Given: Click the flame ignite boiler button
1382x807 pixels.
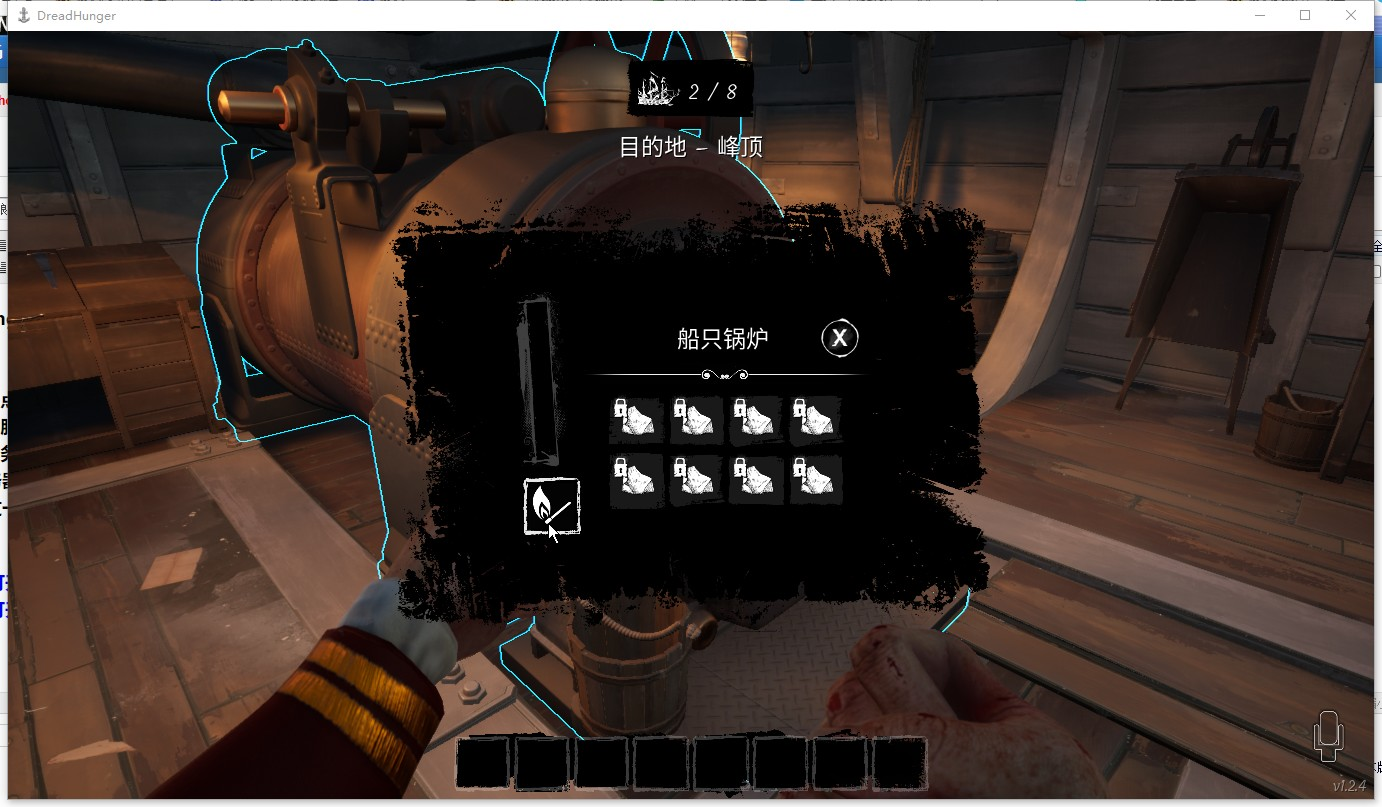Looking at the screenshot, I should (x=551, y=507).
